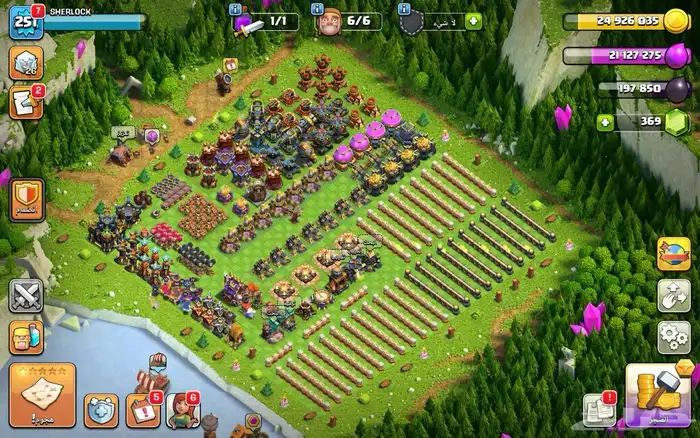Tap the Attack map button

tap(42, 395)
